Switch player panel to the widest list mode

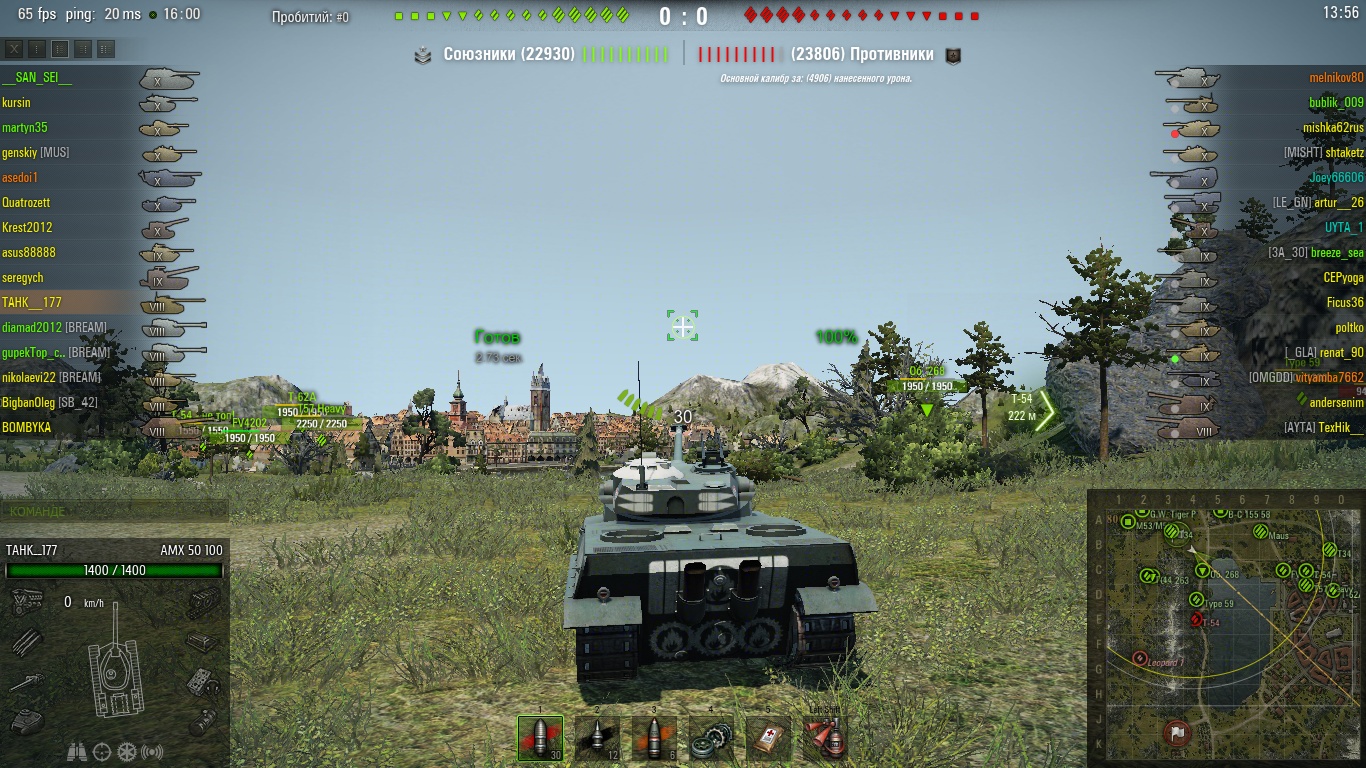pyautogui.click(x=106, y=48)
